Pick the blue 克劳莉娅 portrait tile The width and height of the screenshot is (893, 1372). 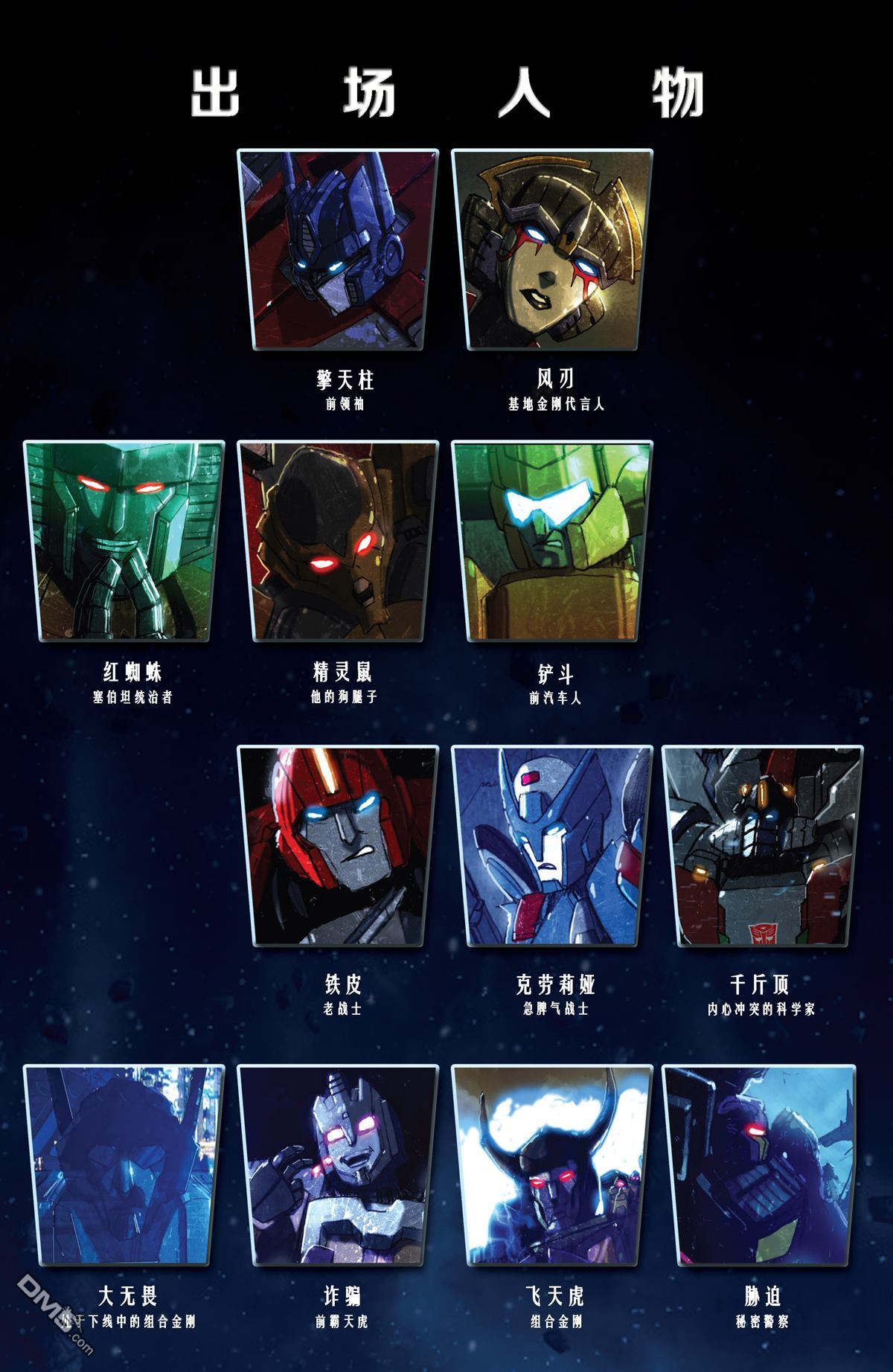(x=552, y=846)
